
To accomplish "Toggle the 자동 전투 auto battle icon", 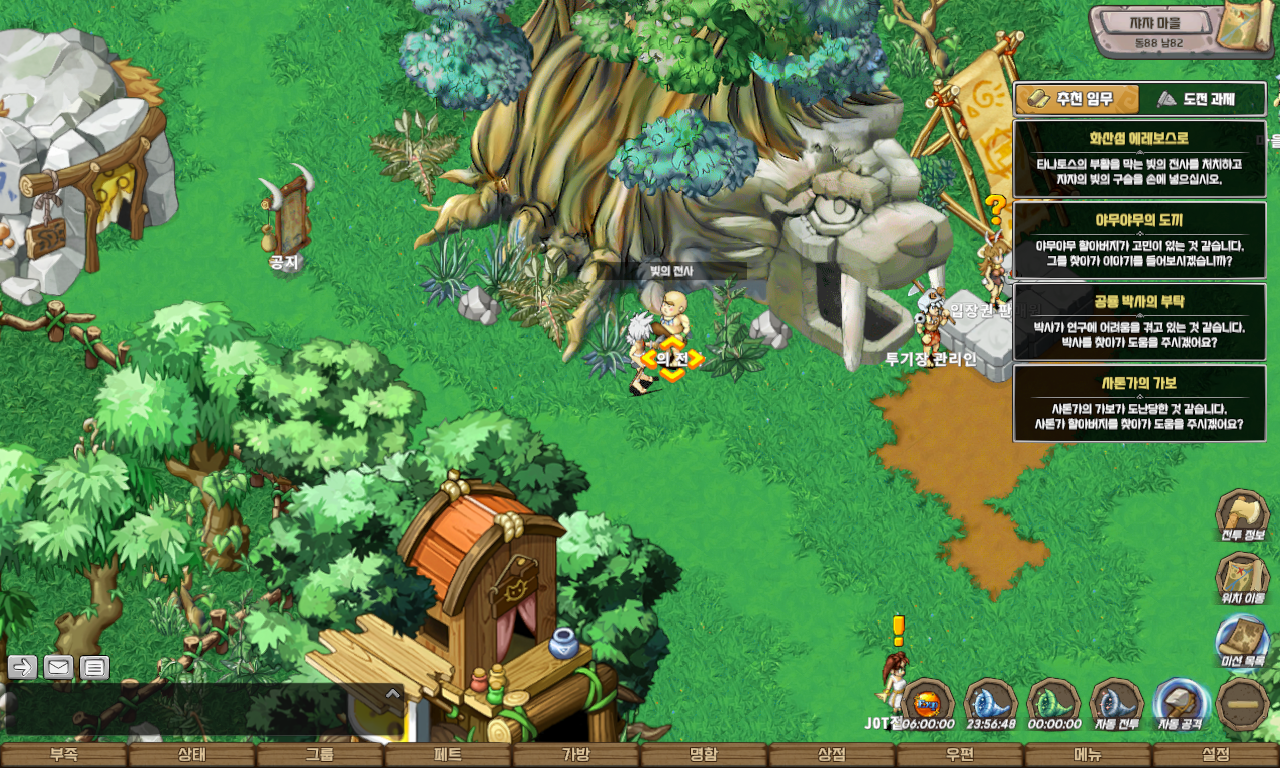I will coord(1117,703).
